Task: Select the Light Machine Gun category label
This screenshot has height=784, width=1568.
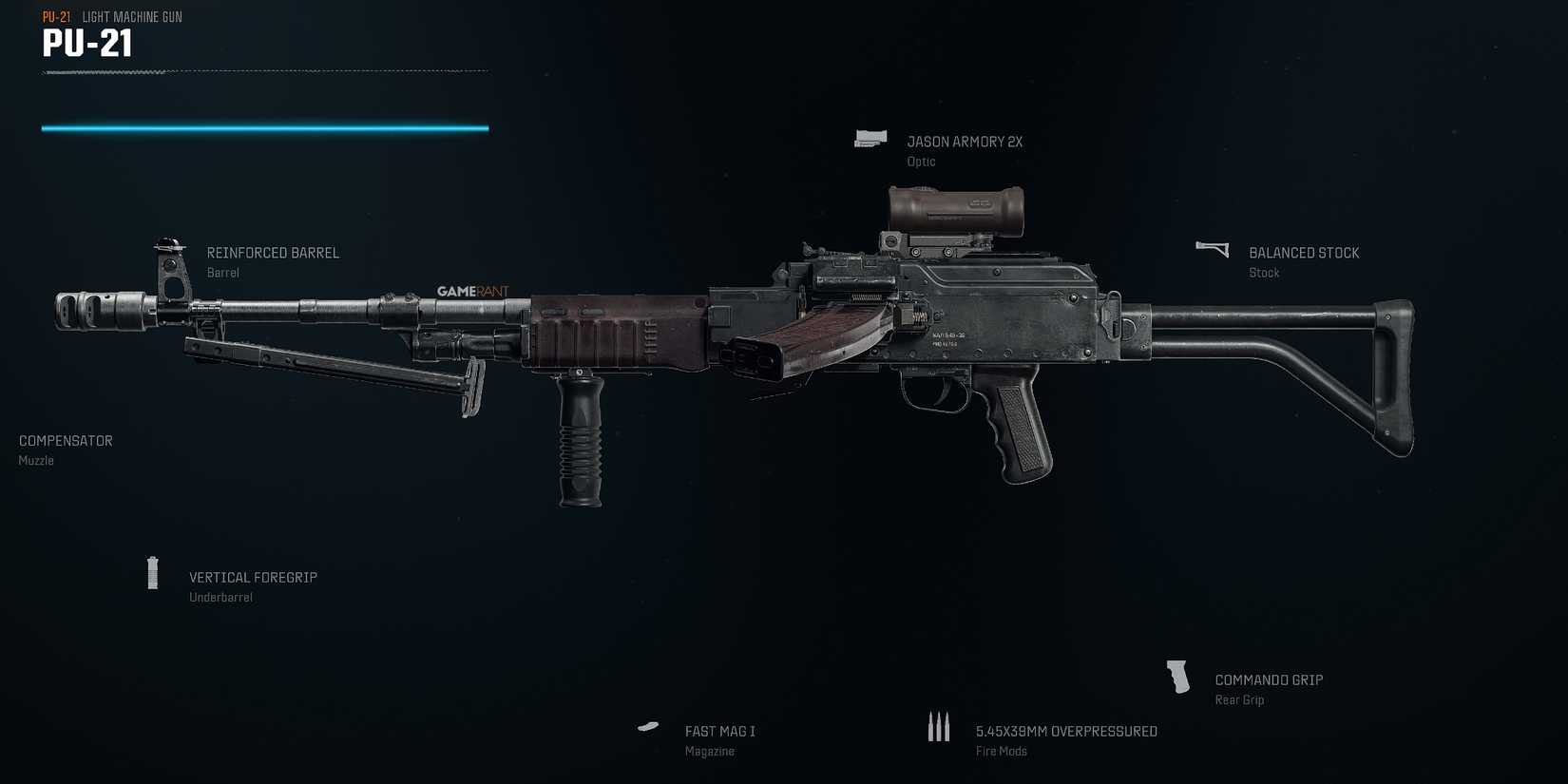Action: pyautogui.click(x=132, y=16)
